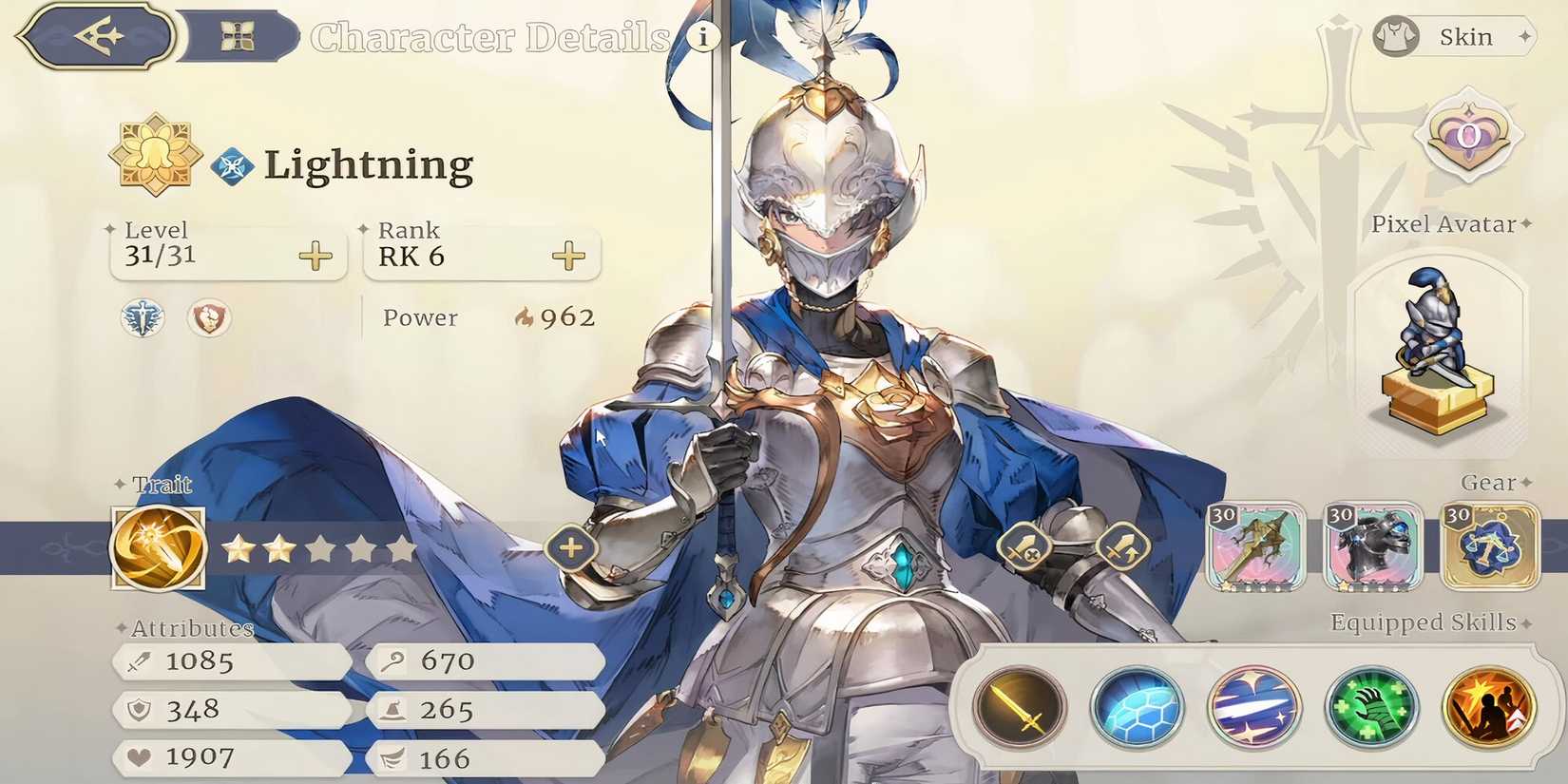This screenshot has height=784, width=1568.
Task: Click the crossed-slashes skill icon
Action: 1253,707
